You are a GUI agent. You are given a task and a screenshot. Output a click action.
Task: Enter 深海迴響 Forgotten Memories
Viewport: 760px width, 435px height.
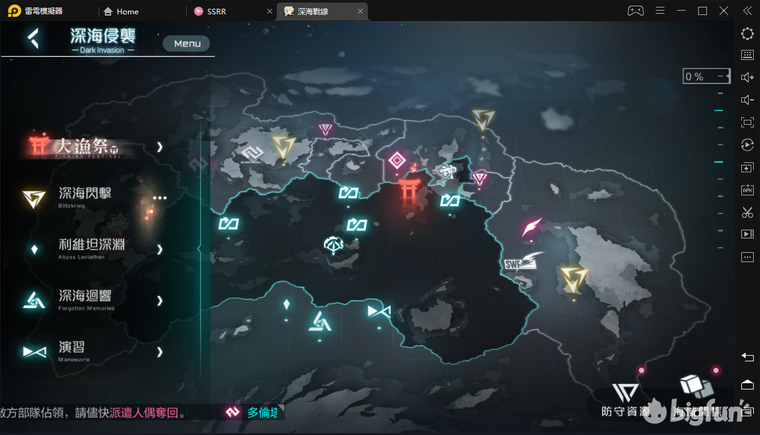click(86, 299)
